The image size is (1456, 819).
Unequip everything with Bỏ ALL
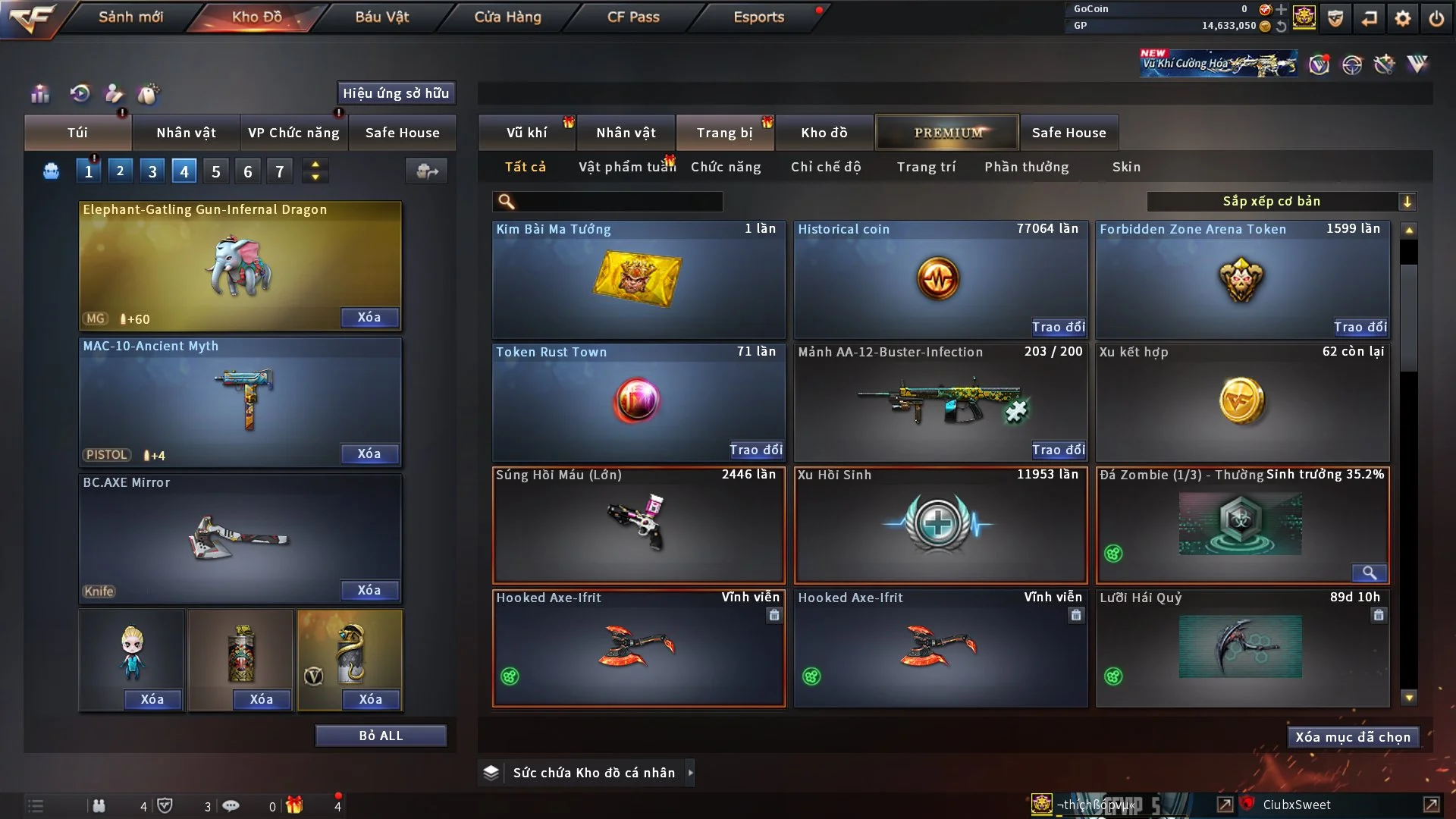point(381,736)
